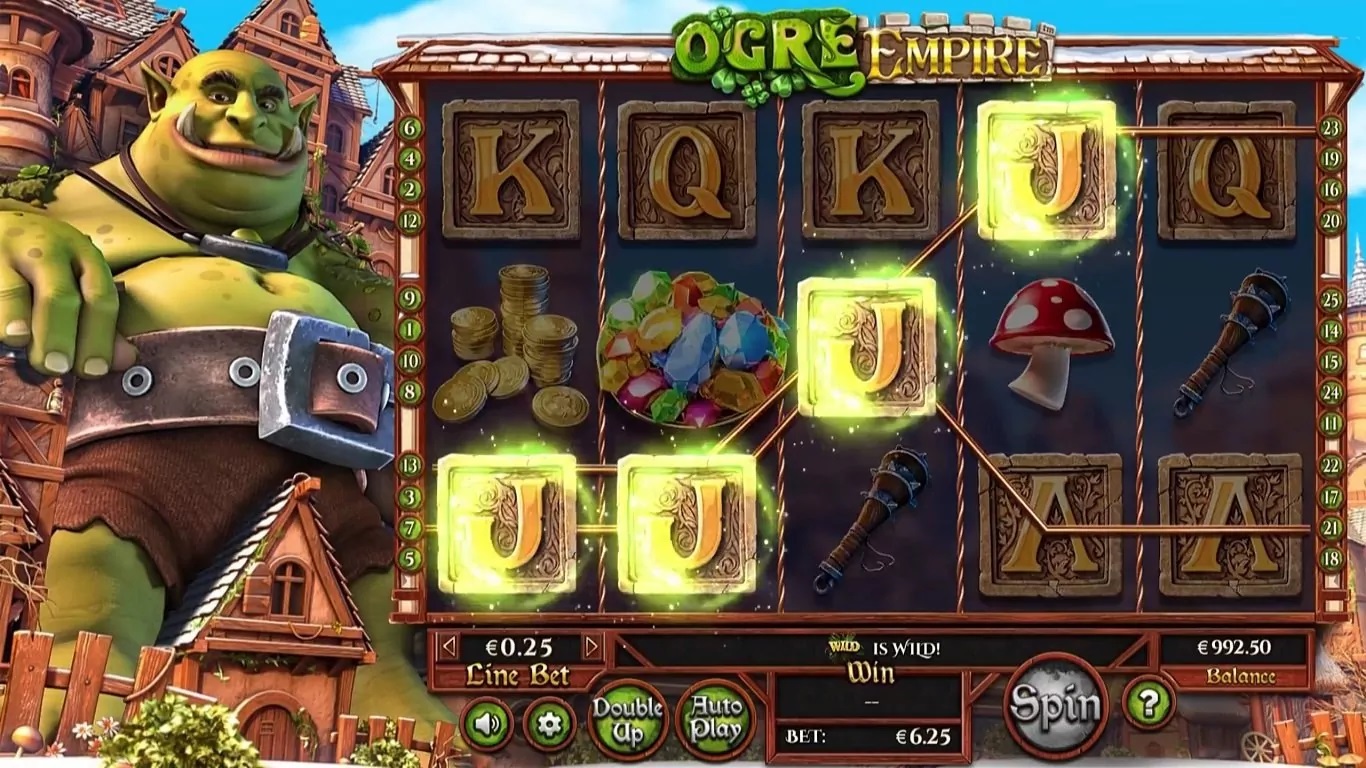This screenshot has width=1366, height=768.
Task: Open the Double Up gamble feature
Action: click(x=627, y=718)
